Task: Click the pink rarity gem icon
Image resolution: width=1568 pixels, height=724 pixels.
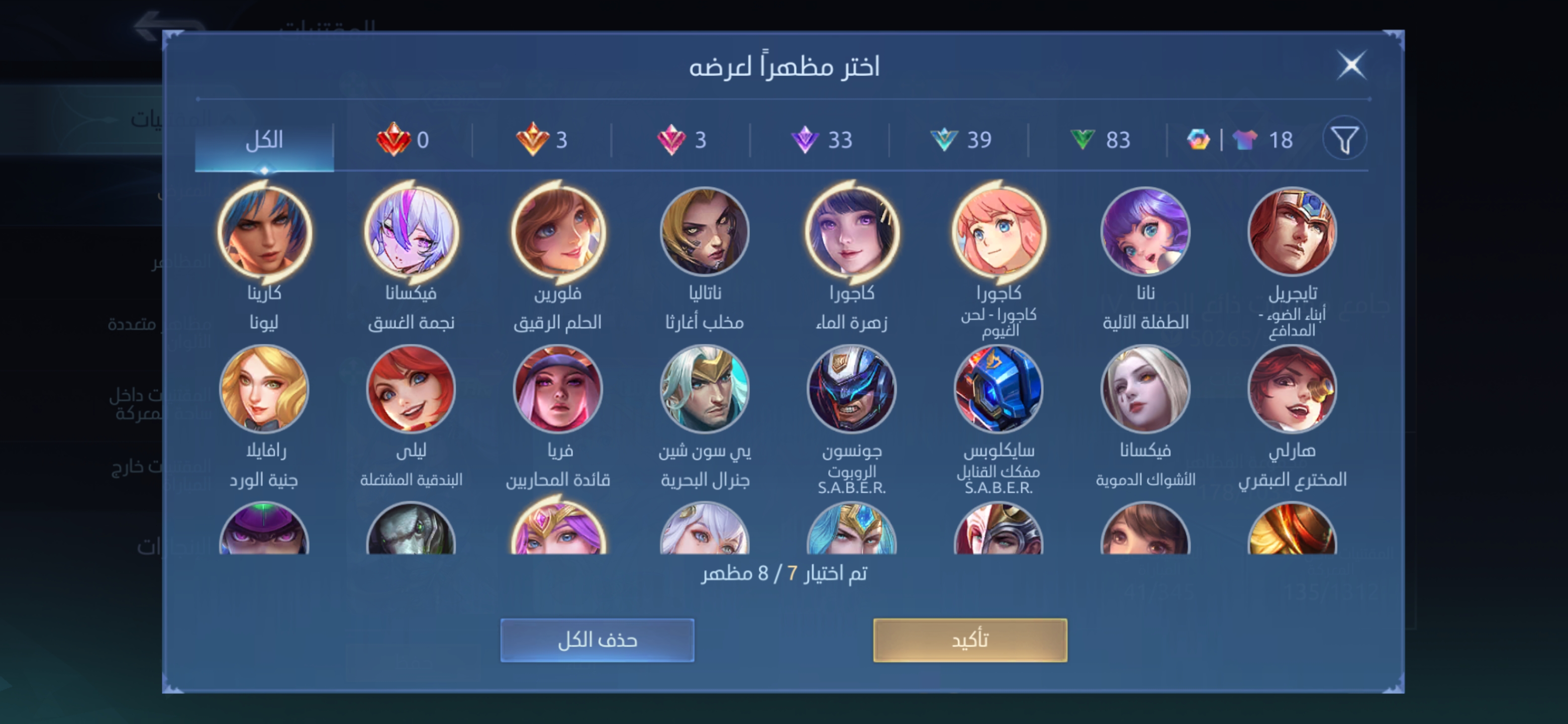Action: pos(674,139)
